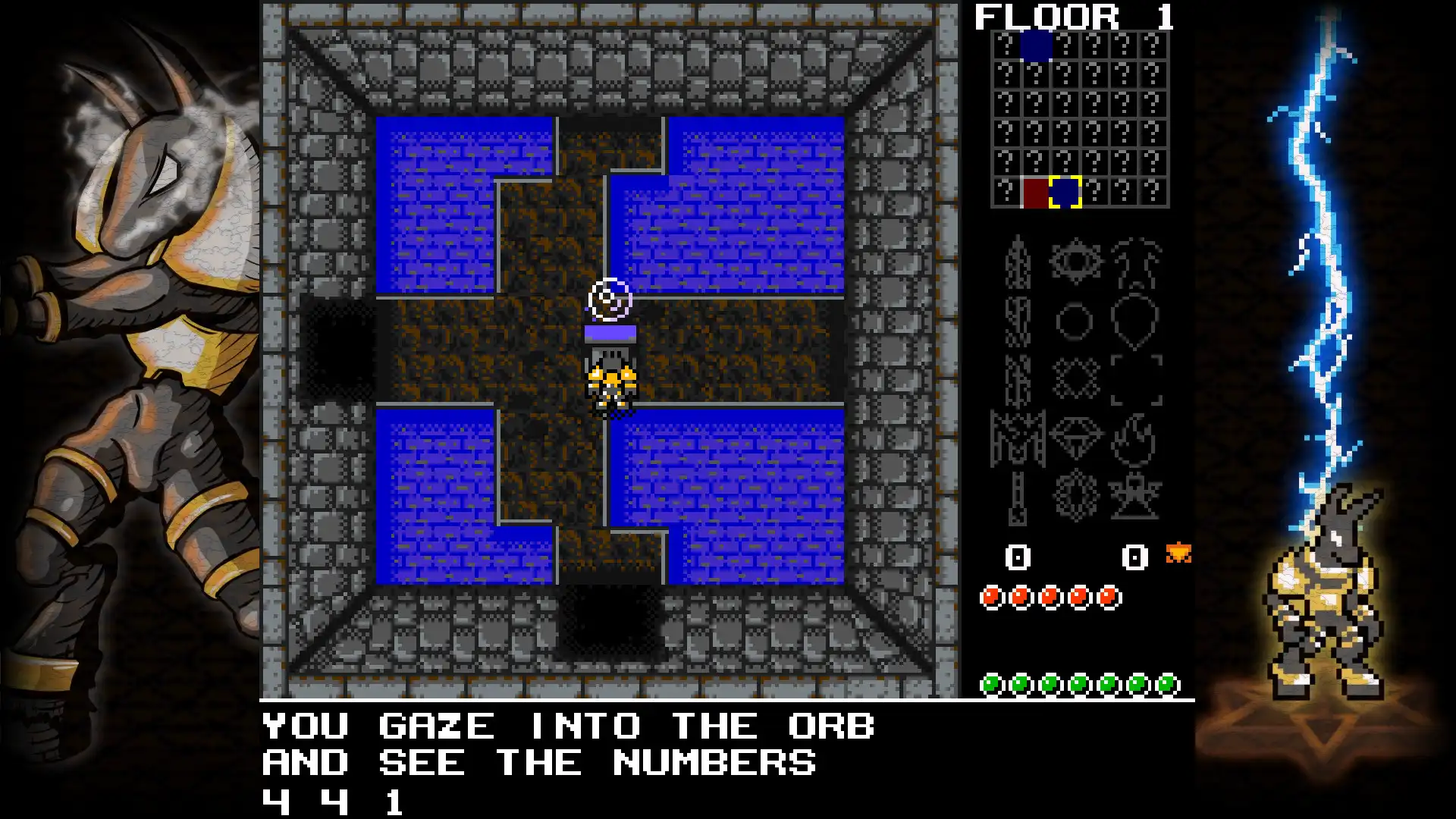Toggle the eye-shaped rune icon
Screen dimensions: 1456x819
tap(1075, 260)
